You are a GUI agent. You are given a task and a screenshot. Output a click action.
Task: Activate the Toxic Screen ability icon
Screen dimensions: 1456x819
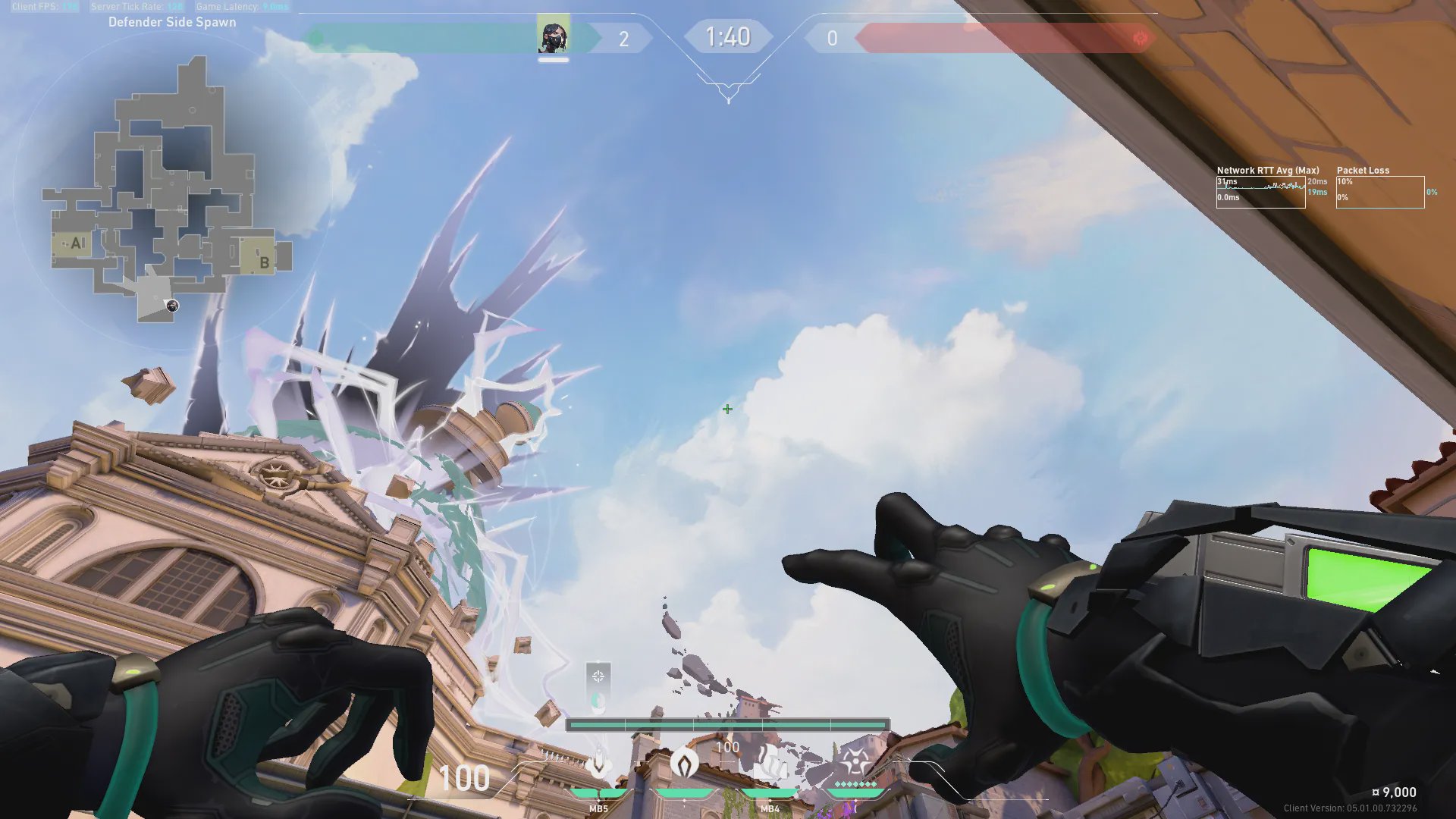(770, 763)
